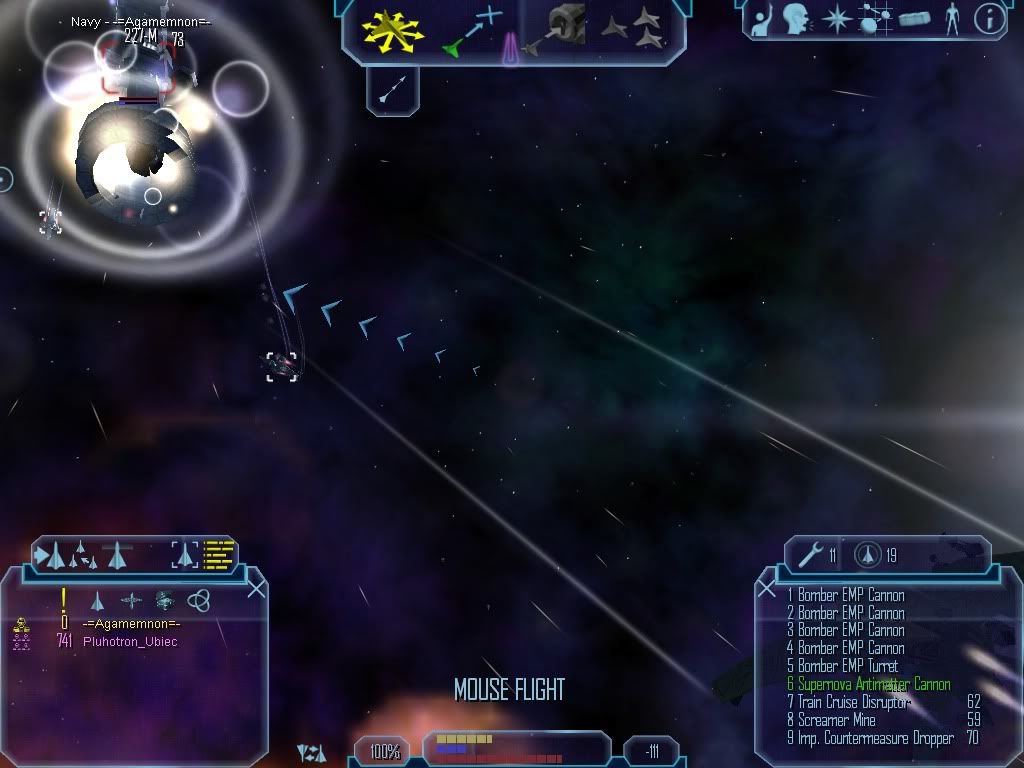Use the shield battery icon
Screen dimensions: 1024x768
click(867, 555)
